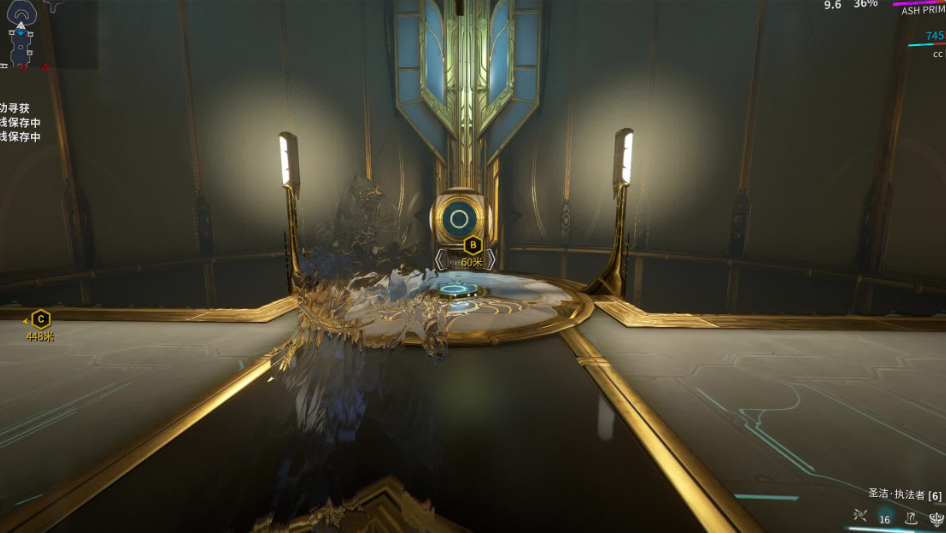Activate the glowing ability showing 16
The image size is (946, 533).
coord(885,517)
